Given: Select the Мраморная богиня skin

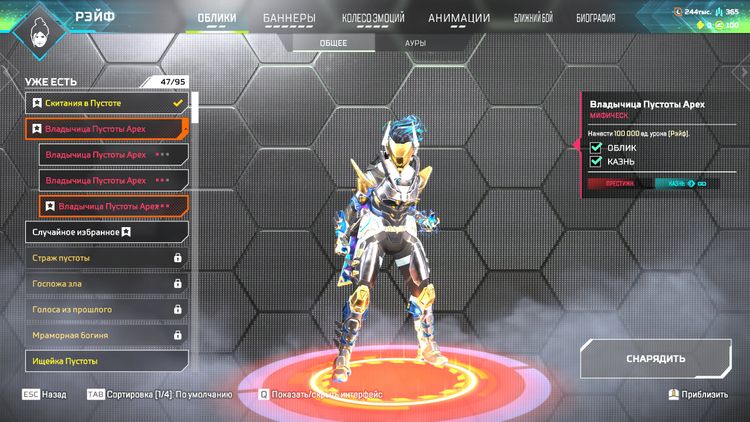Looking at the screenshot, I should 107,336.
